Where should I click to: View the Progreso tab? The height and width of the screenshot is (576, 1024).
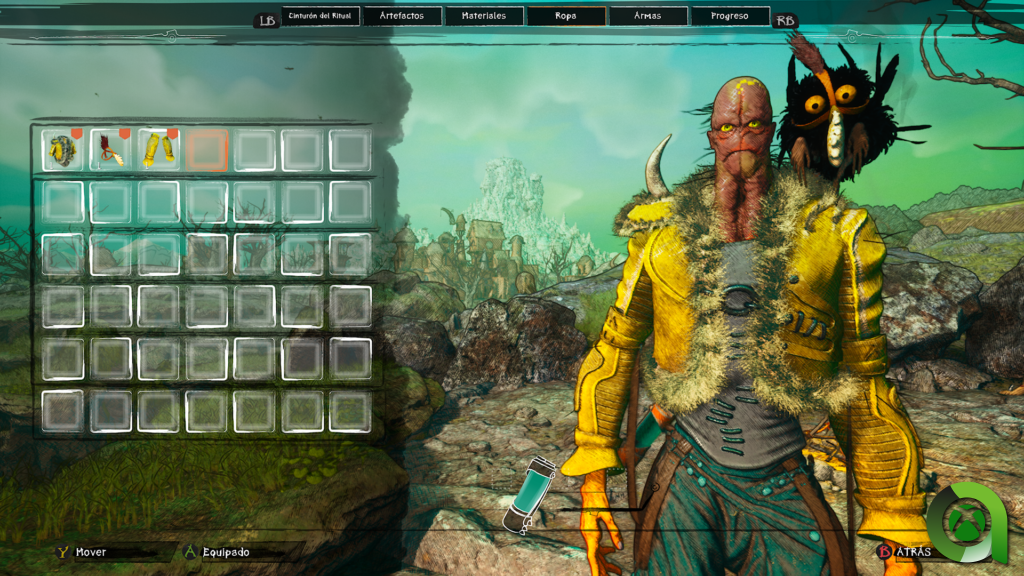[x=730, y=16]
